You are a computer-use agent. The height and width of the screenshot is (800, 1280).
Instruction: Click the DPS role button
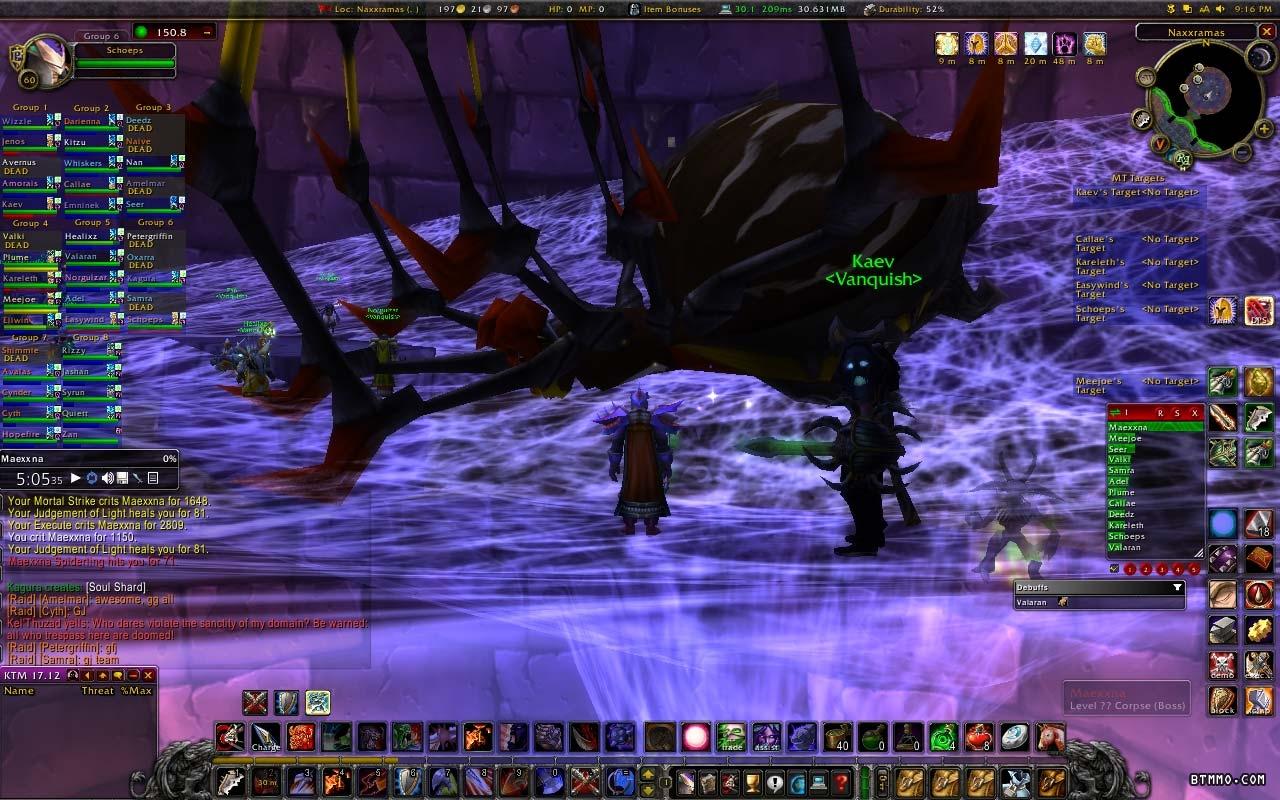pos(1258,311)
